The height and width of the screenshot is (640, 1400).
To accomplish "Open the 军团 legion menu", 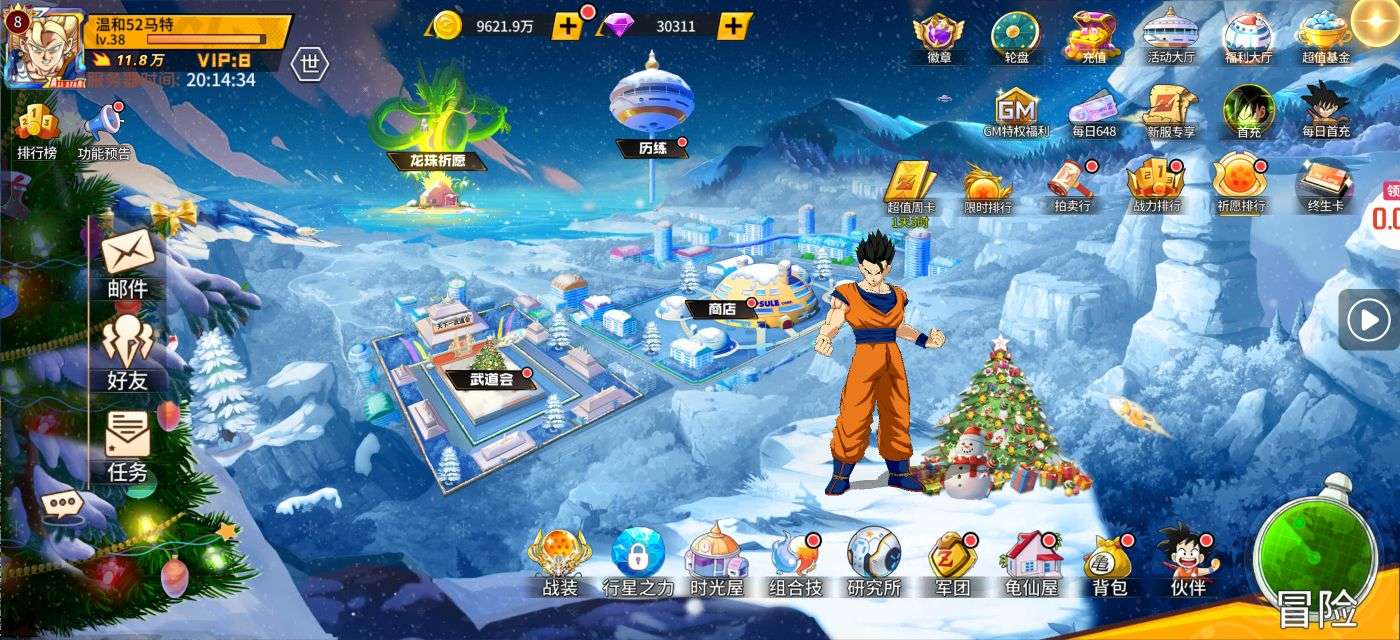I will click(952, 562).
